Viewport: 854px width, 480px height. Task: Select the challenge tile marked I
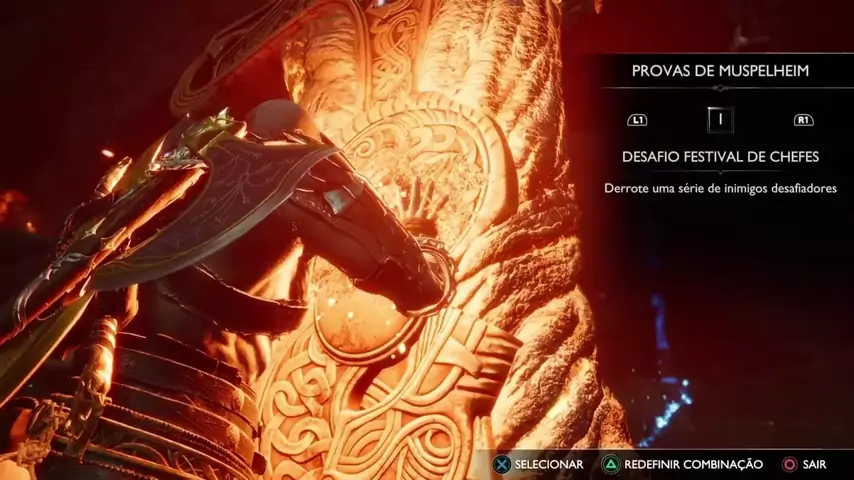(x=720, y=120)
